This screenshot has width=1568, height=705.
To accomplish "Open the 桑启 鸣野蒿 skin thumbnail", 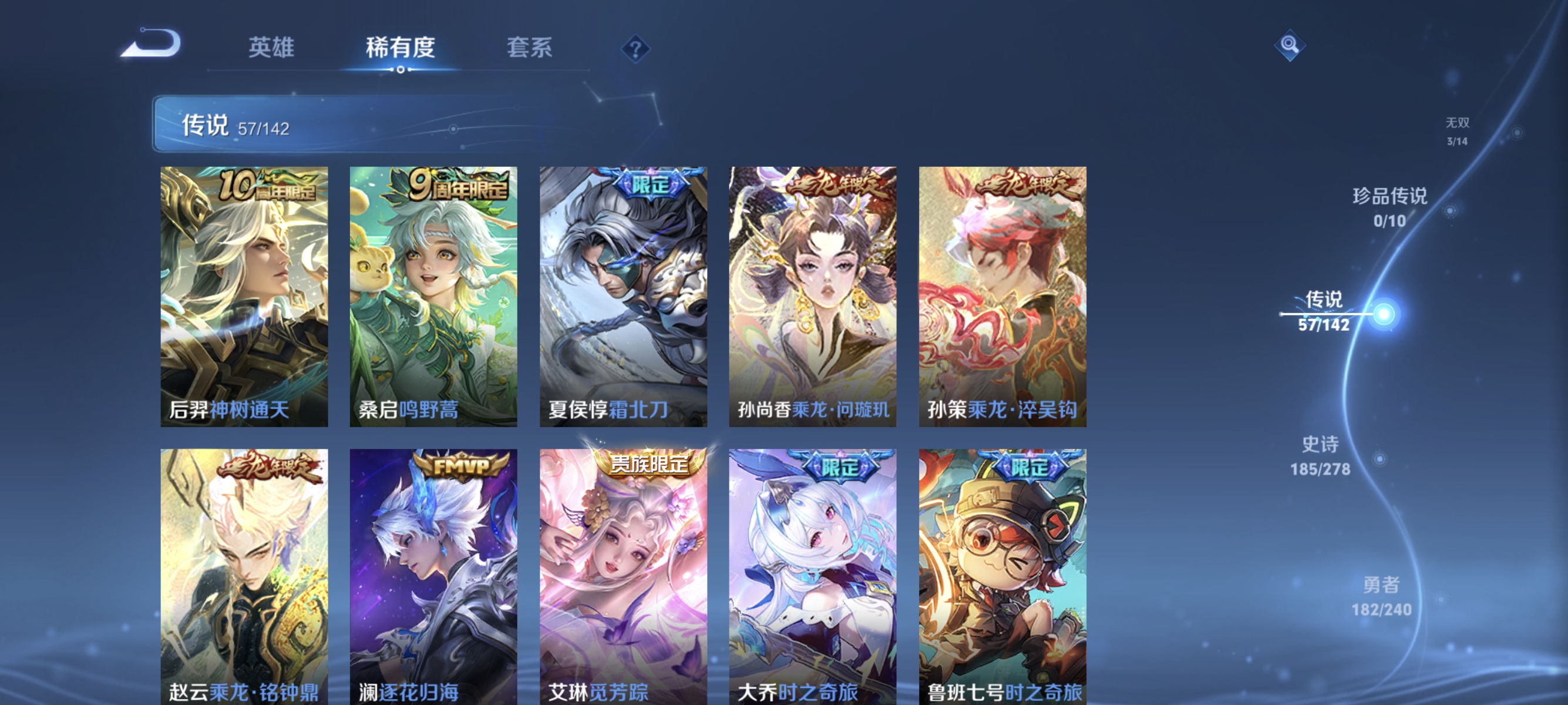I will (435, 298).
